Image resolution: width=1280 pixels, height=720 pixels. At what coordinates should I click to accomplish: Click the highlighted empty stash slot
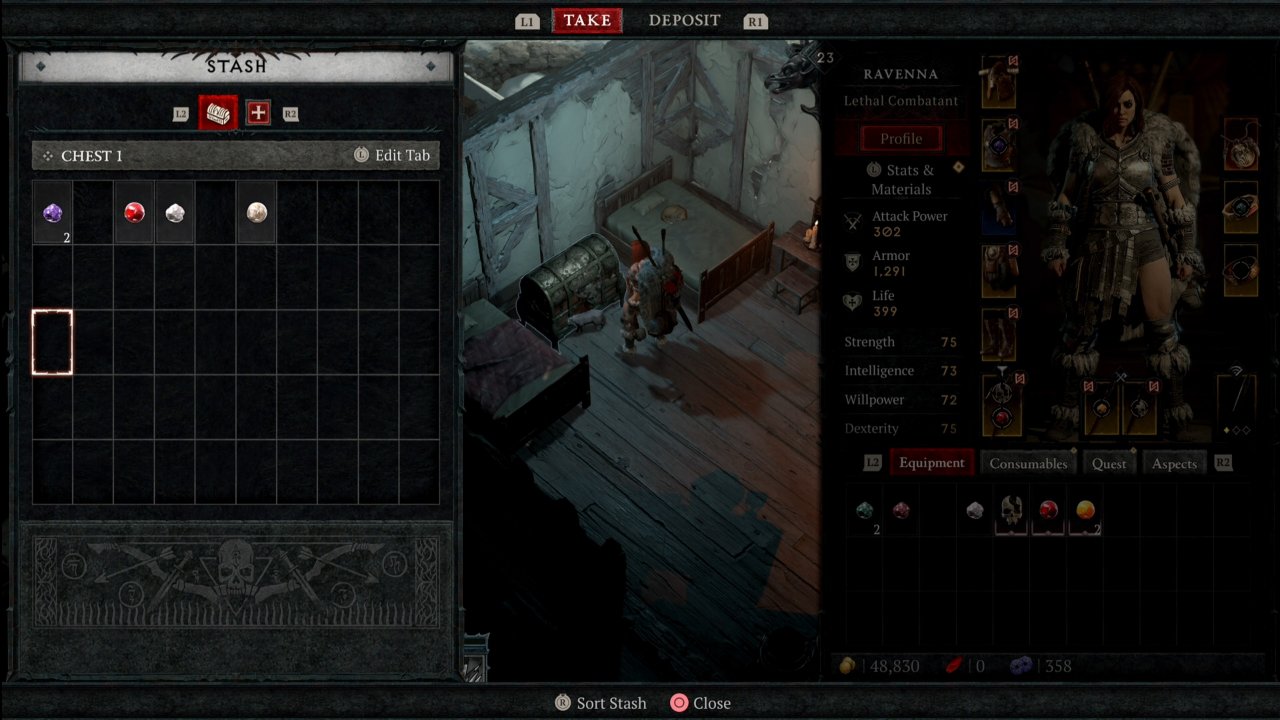[x=53, y=342]
